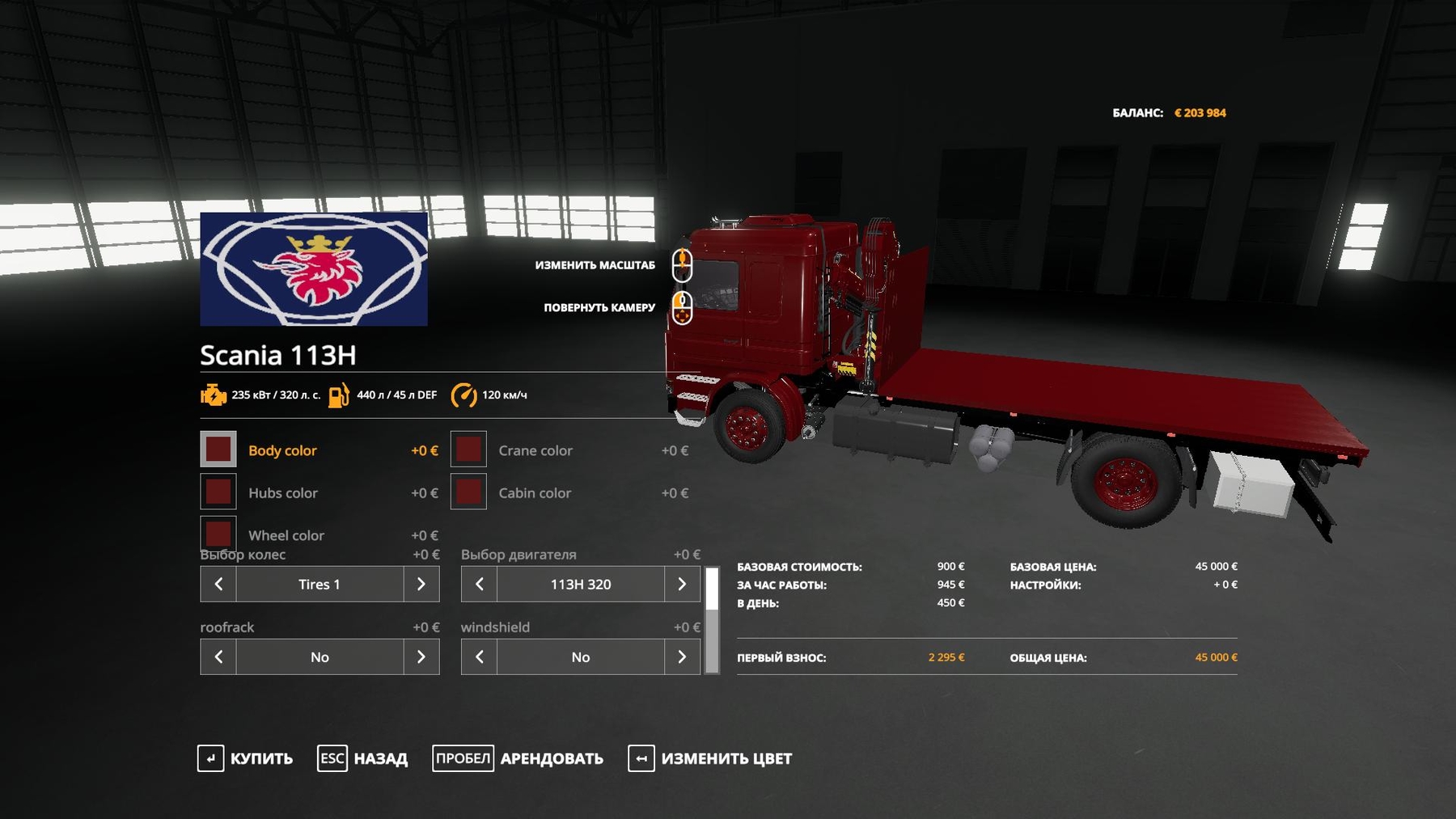The image size is (1456, 819).
Task: Choose next engine after 113H 320
Action: tap(682, 584)
